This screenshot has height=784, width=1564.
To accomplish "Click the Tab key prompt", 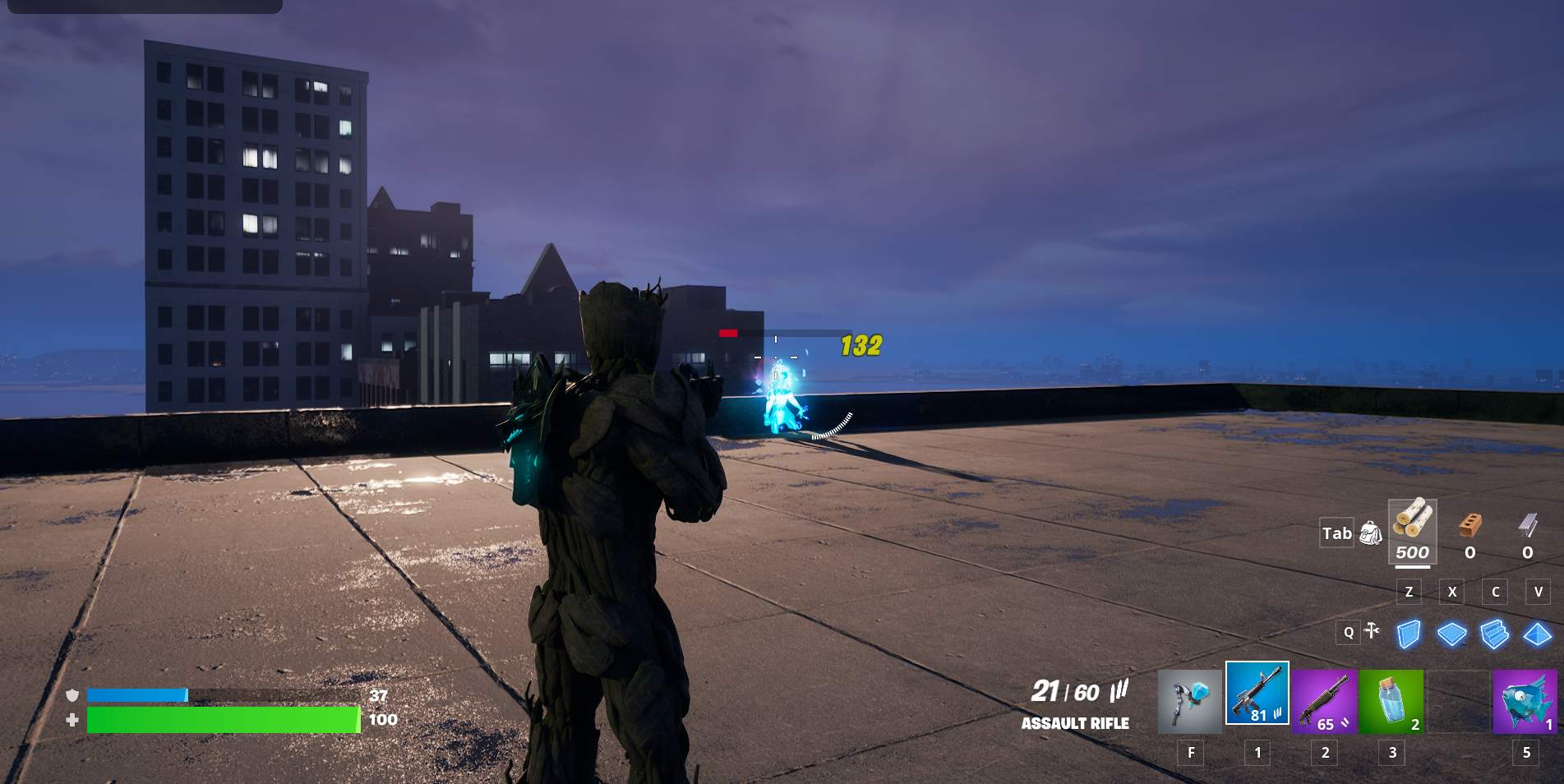I will [1336, 533].
